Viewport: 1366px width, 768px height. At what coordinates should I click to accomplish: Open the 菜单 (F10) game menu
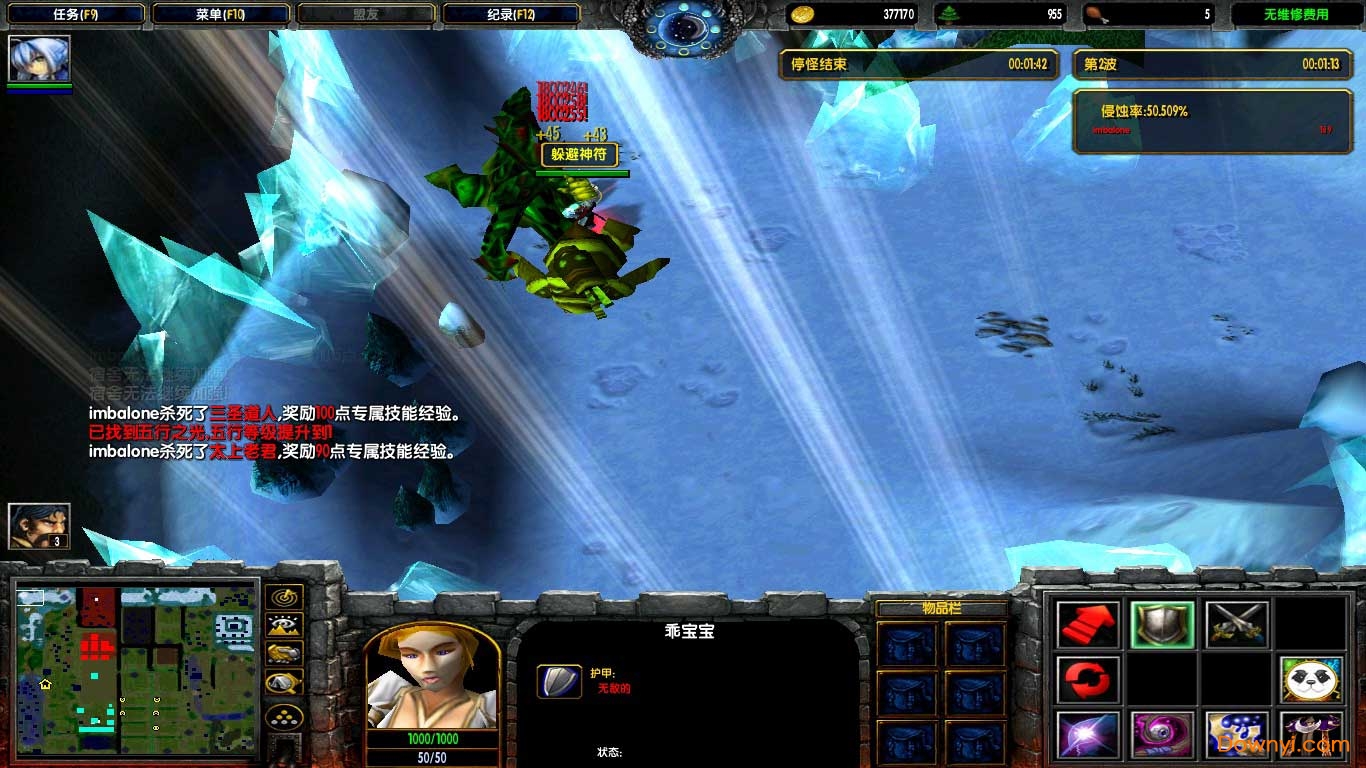221,15
